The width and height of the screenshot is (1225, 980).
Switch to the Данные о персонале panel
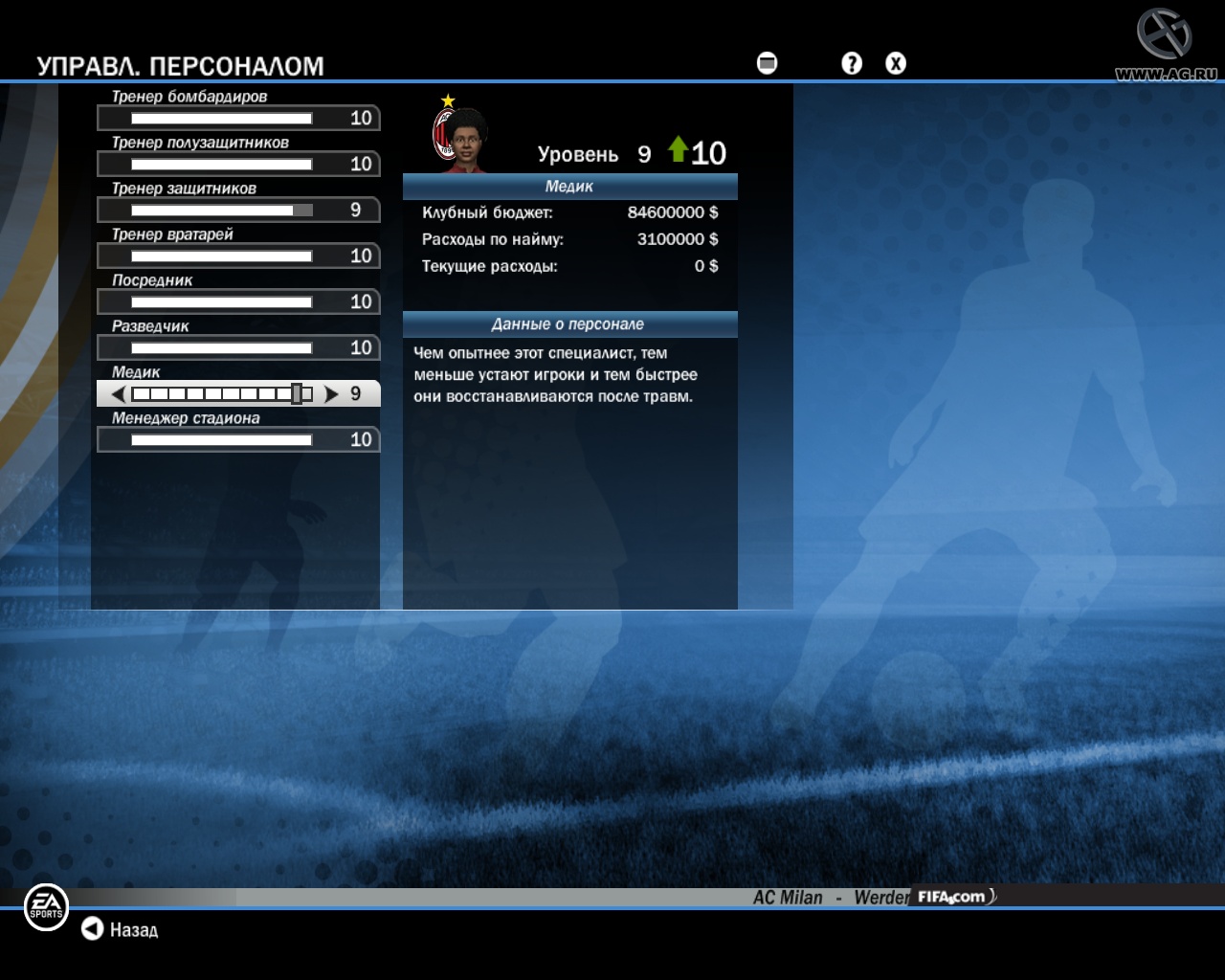[x=570, y=323]
